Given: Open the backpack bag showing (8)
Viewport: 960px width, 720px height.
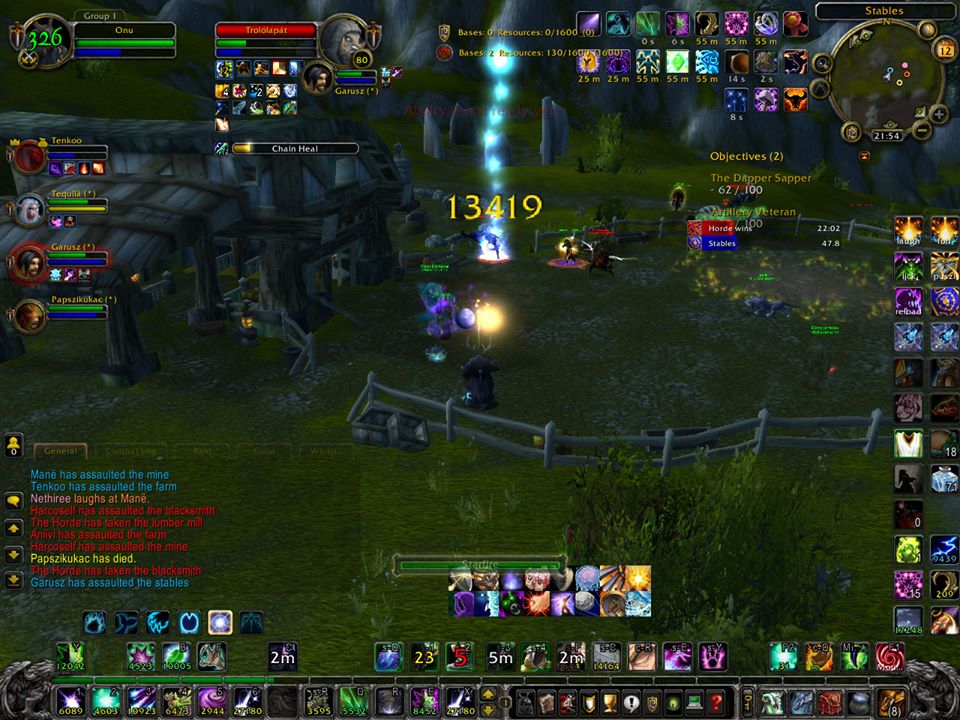Looking at the screenshot, I should 893,702.
